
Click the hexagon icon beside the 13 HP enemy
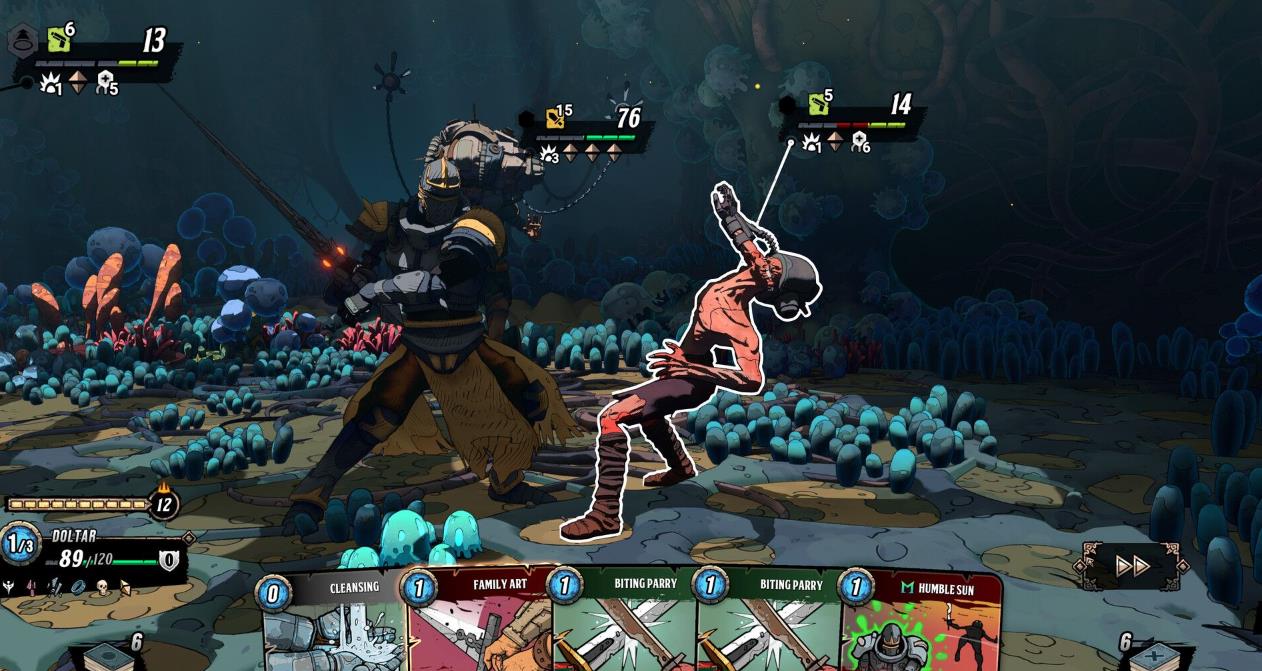(x=22, y=41)
